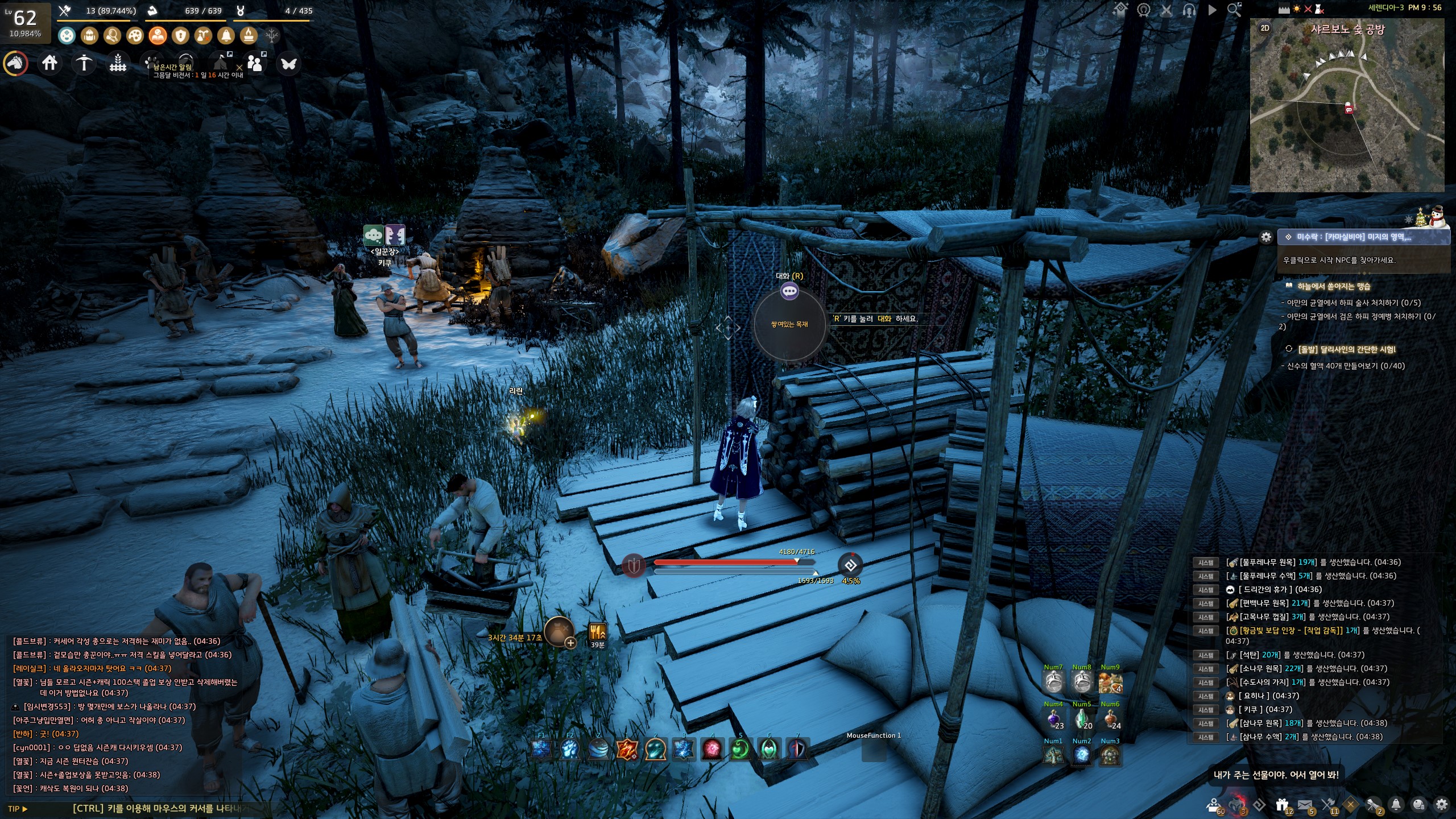The height and width of the screenshot is (819, 1456).
Task: Click the backpack buff icon
Action: 89,36
